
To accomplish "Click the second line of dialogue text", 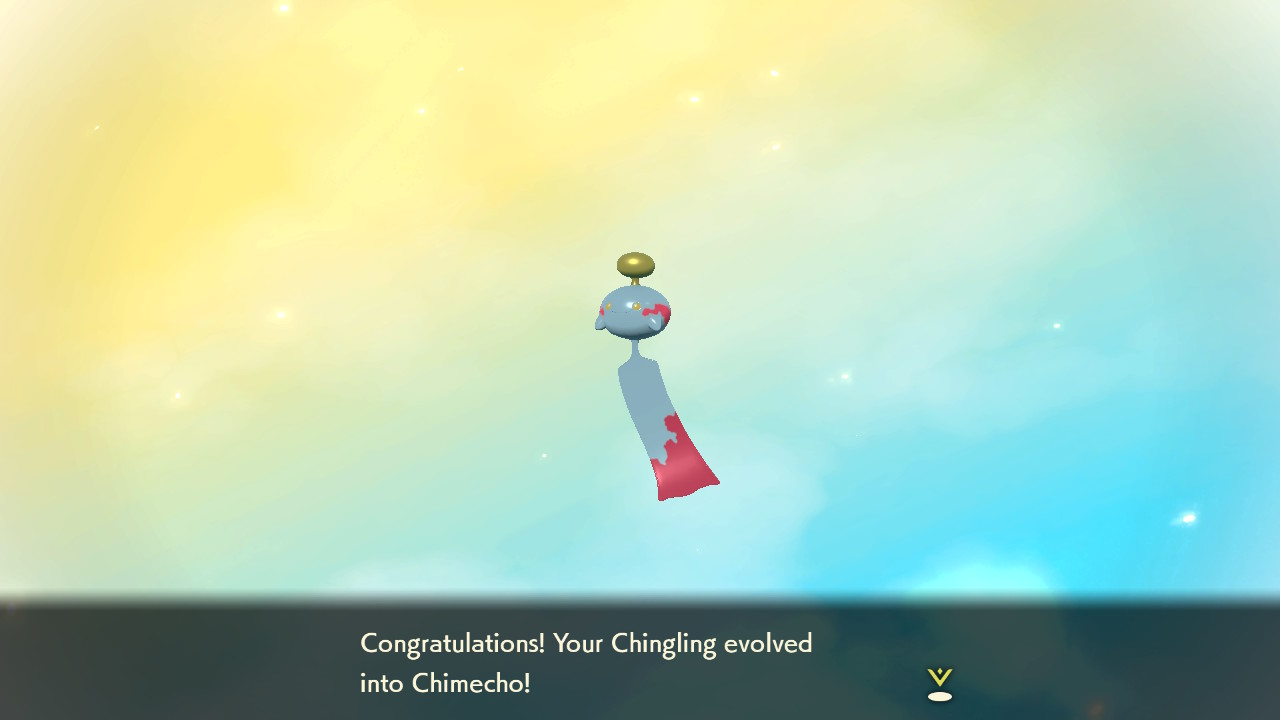I will (447, 686).
